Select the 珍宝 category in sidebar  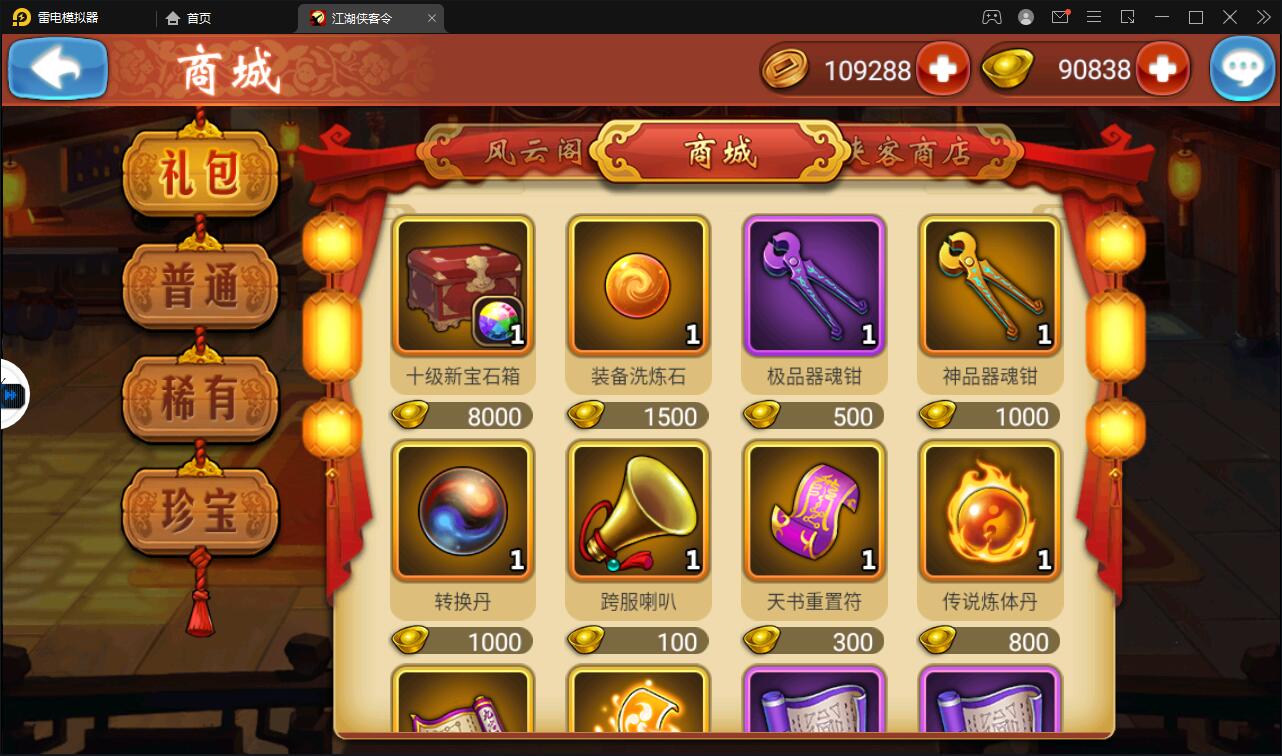pos(200,510)
